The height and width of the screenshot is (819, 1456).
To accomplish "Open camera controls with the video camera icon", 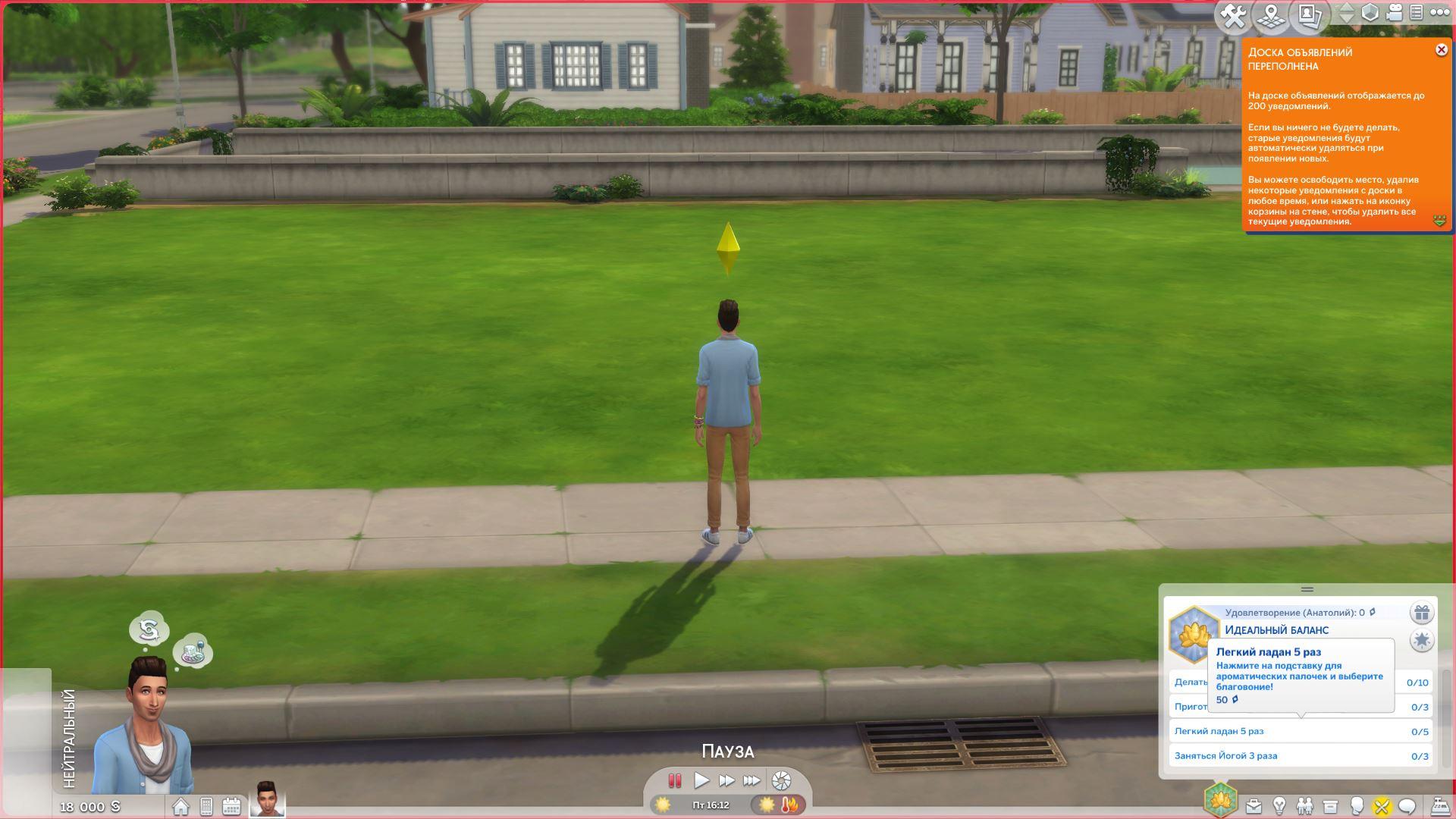I will [1394, 13].
